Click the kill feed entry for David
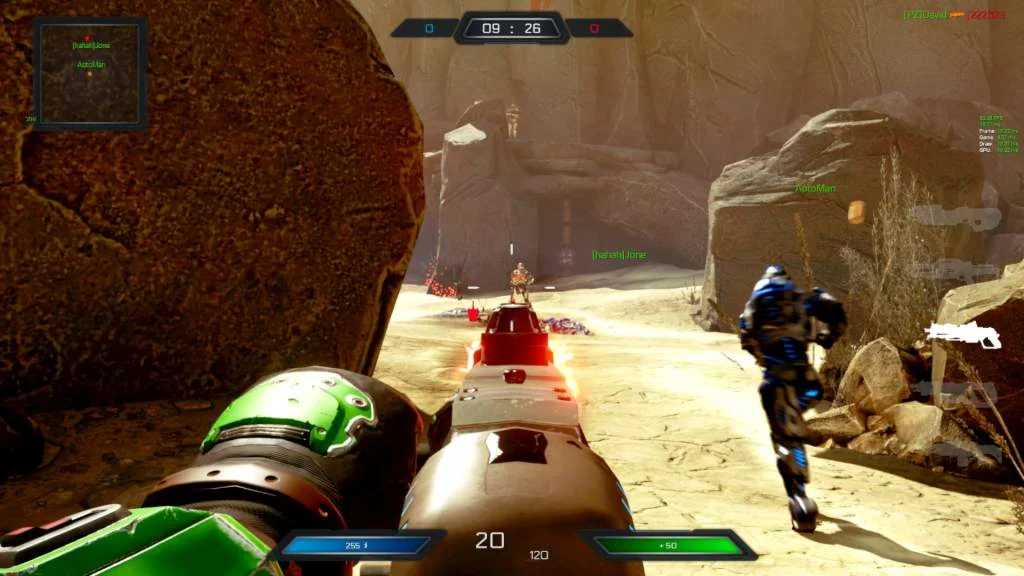1024x576 pixels. (954, 15)
